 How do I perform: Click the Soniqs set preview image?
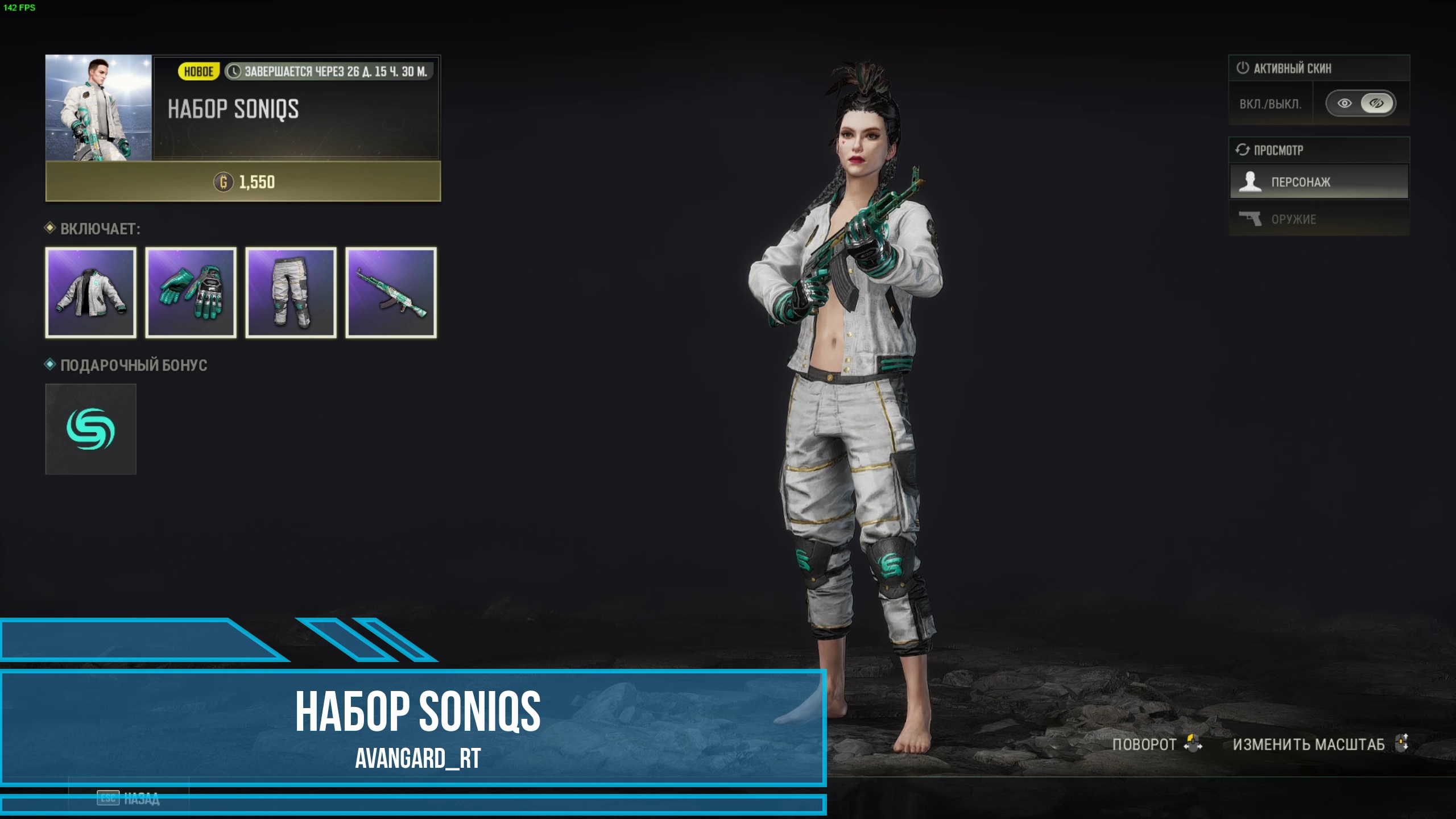[x=98, y=108]
